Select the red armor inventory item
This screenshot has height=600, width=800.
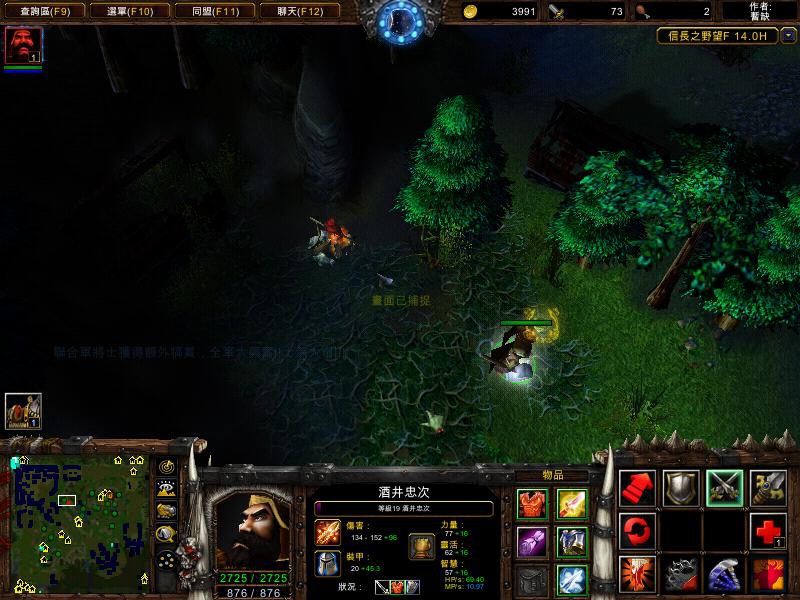531,505
